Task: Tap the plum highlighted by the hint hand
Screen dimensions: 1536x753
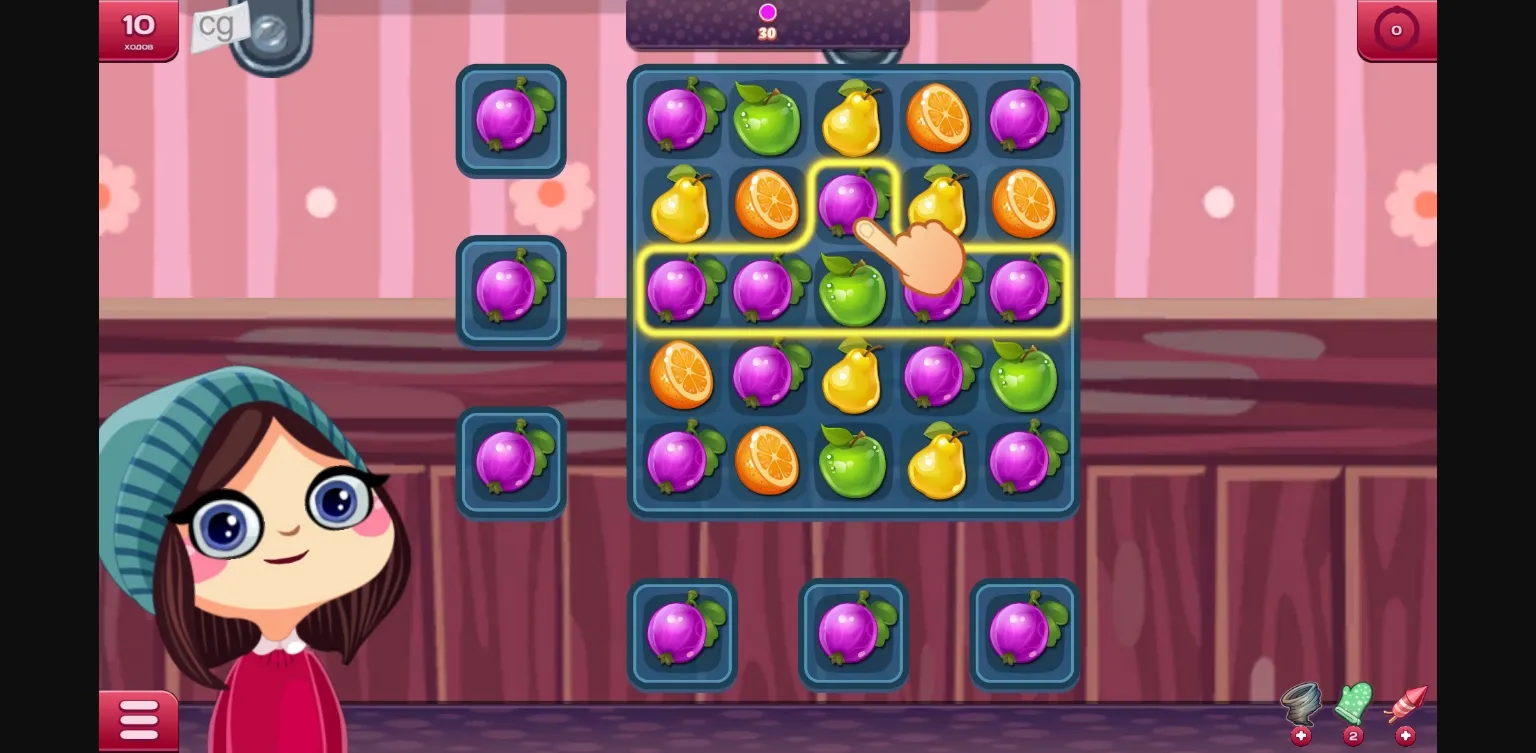Action: coord(852,205)
